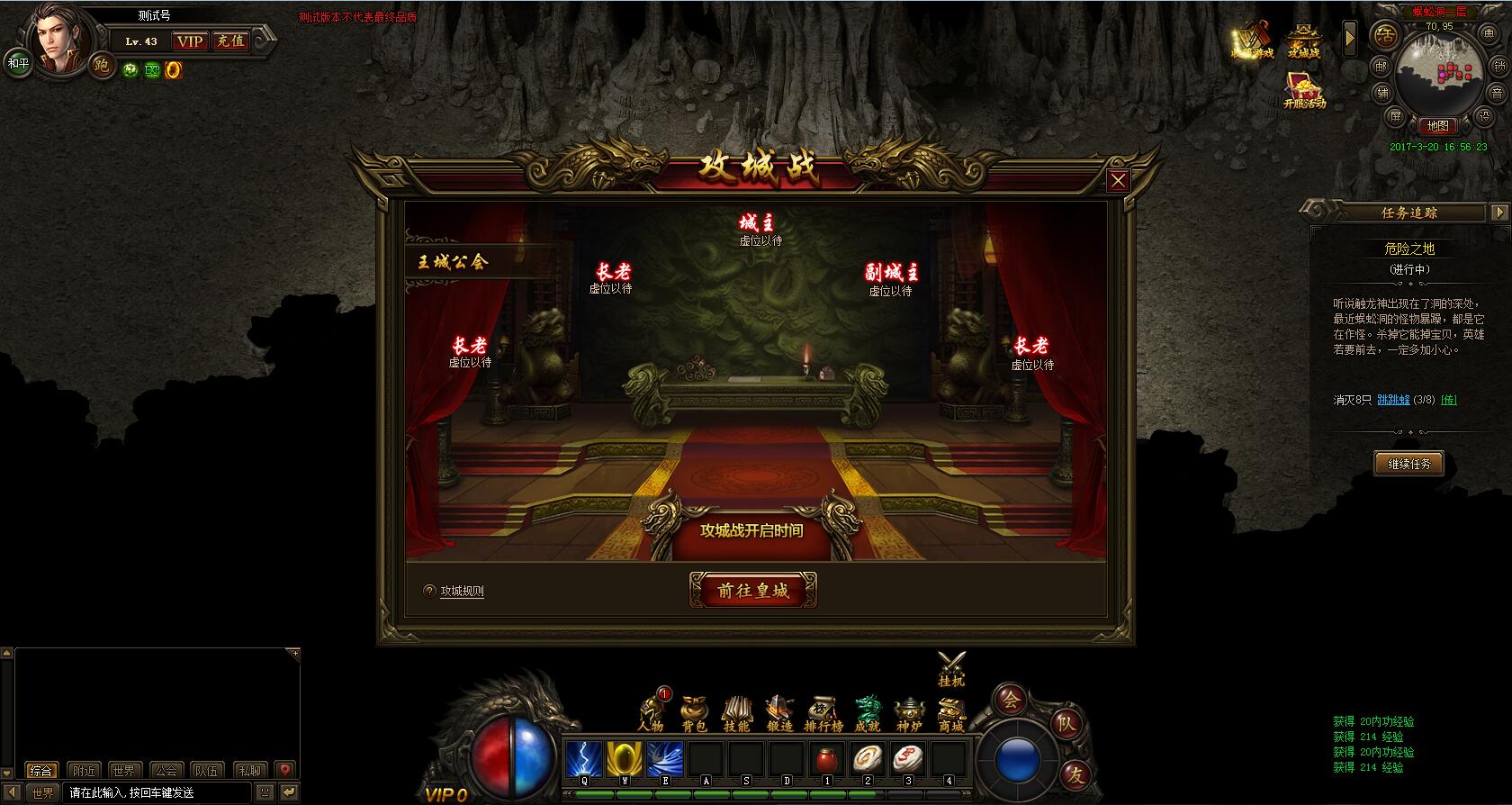Open the 商城 shop
The height and width of the screenshot is (805, 1512).
pos(951,713)
